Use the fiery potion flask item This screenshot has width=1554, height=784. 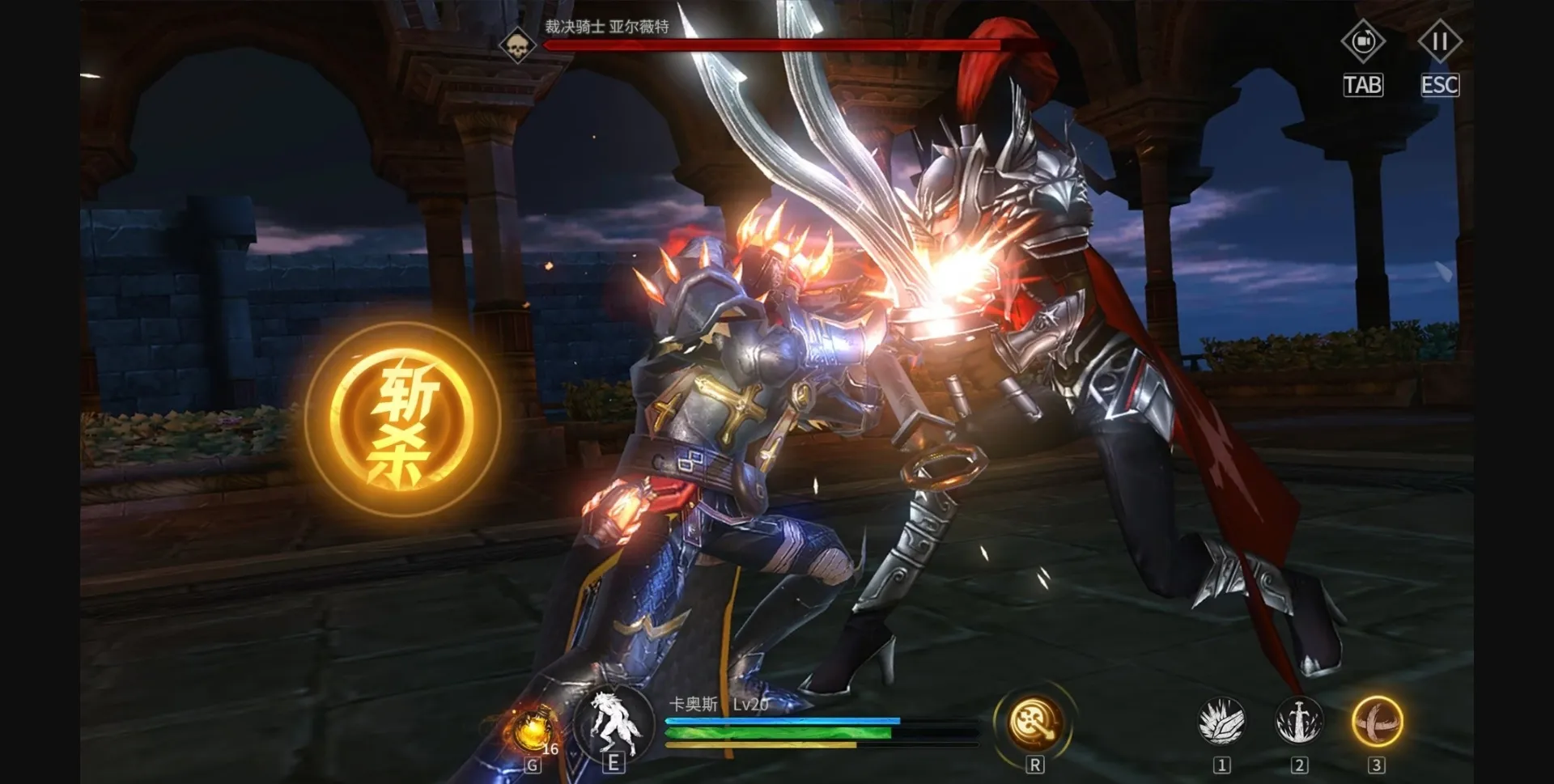[531, 731]
